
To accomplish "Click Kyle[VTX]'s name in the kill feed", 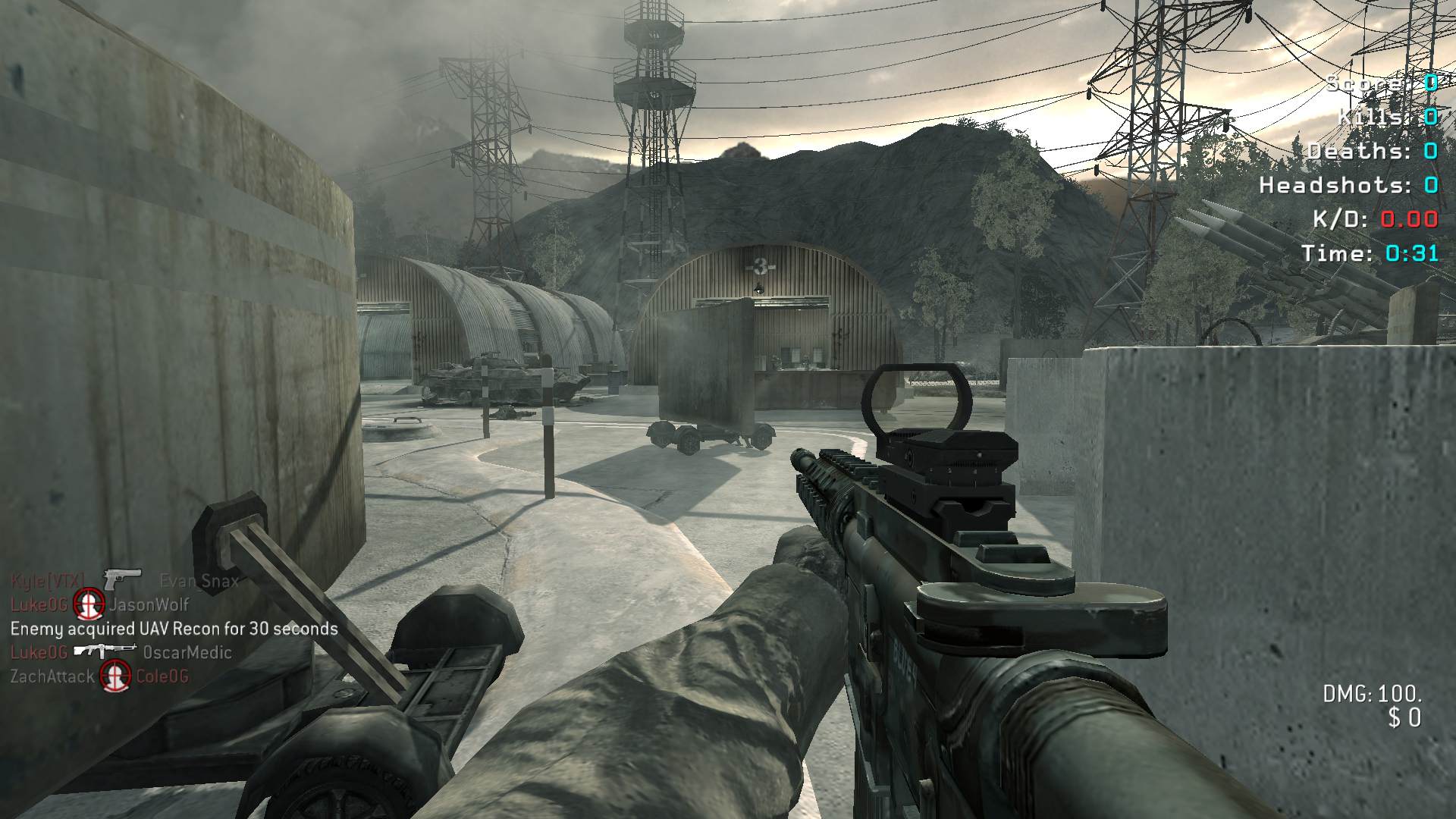I will [48, 581].
